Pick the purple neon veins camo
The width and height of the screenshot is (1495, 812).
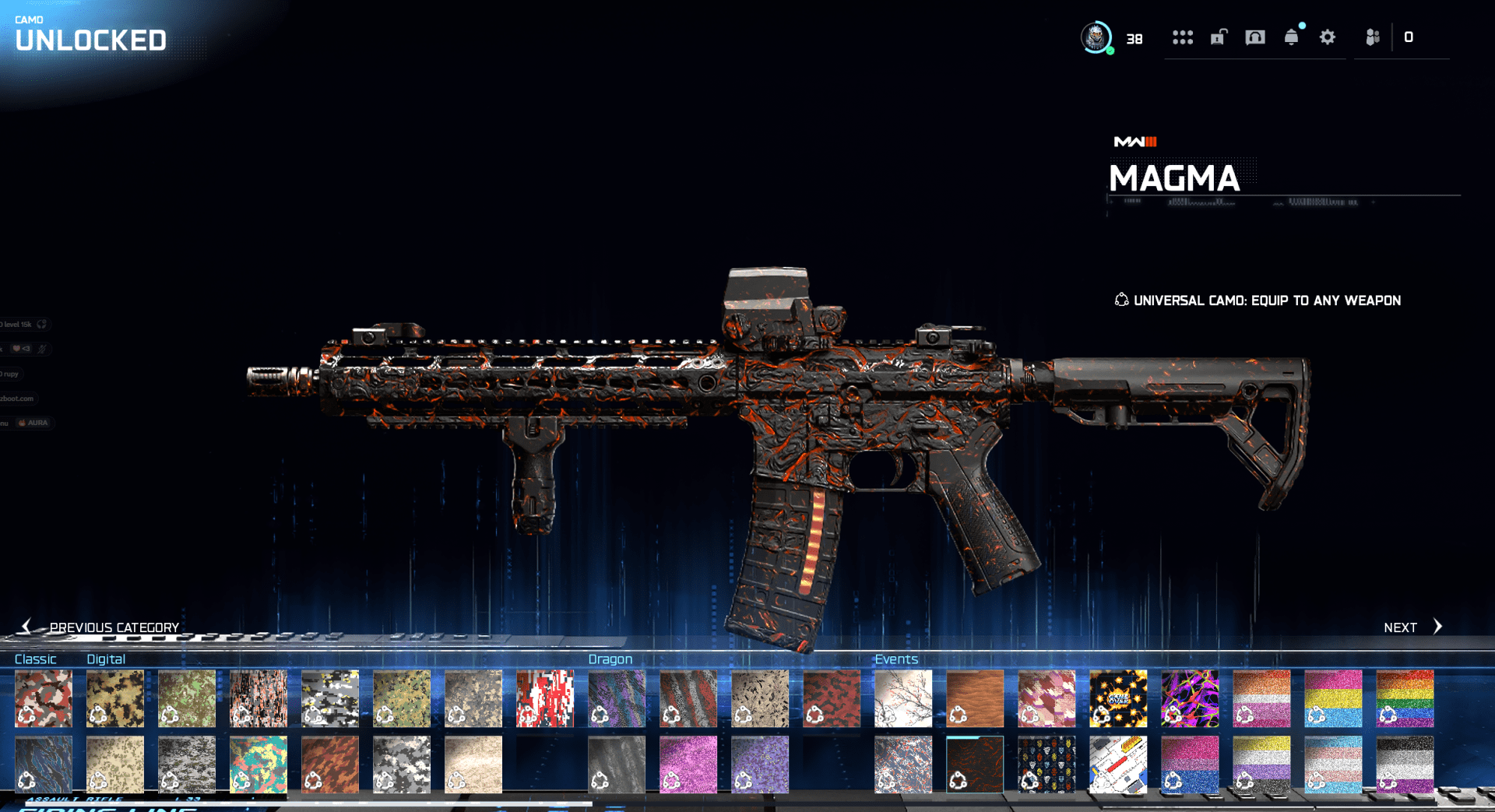click(x=1190, y=698)
